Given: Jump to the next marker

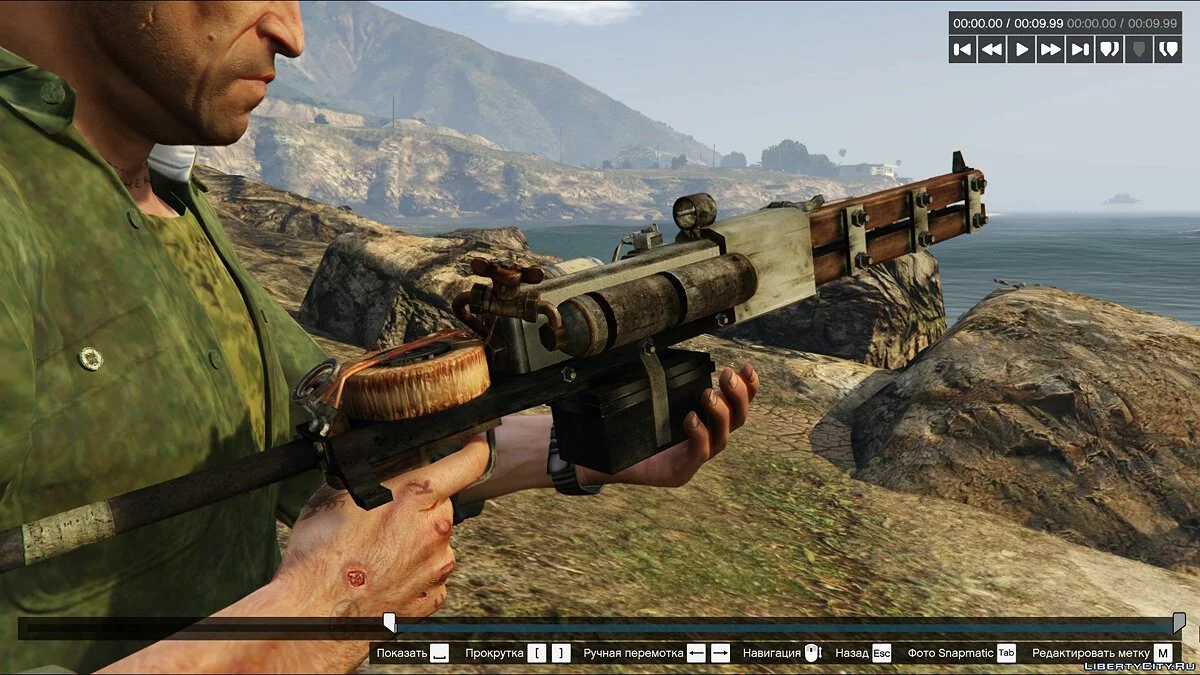Looking at the screenshot, I should 1167,49.
